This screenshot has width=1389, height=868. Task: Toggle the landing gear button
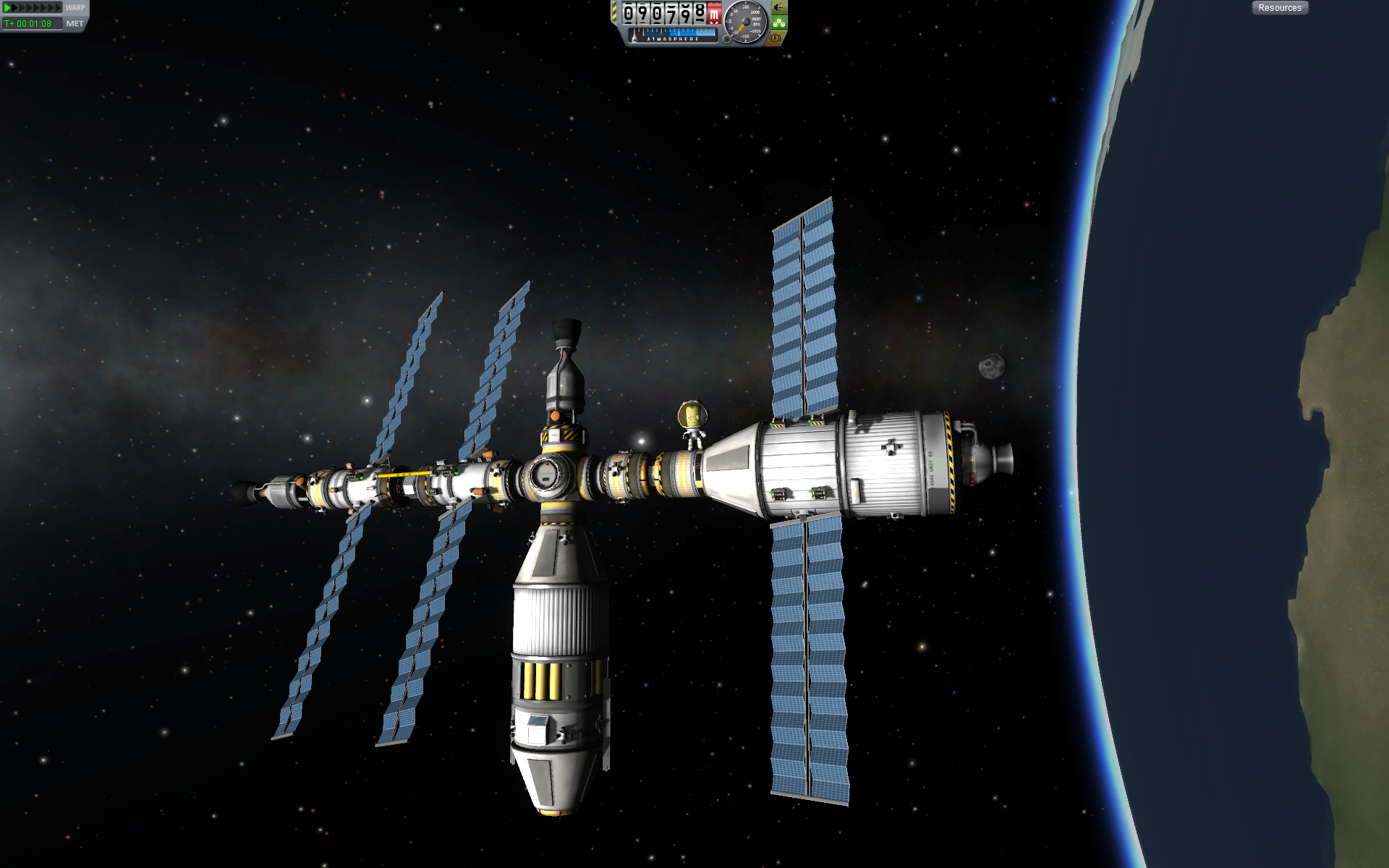(779, 23)
